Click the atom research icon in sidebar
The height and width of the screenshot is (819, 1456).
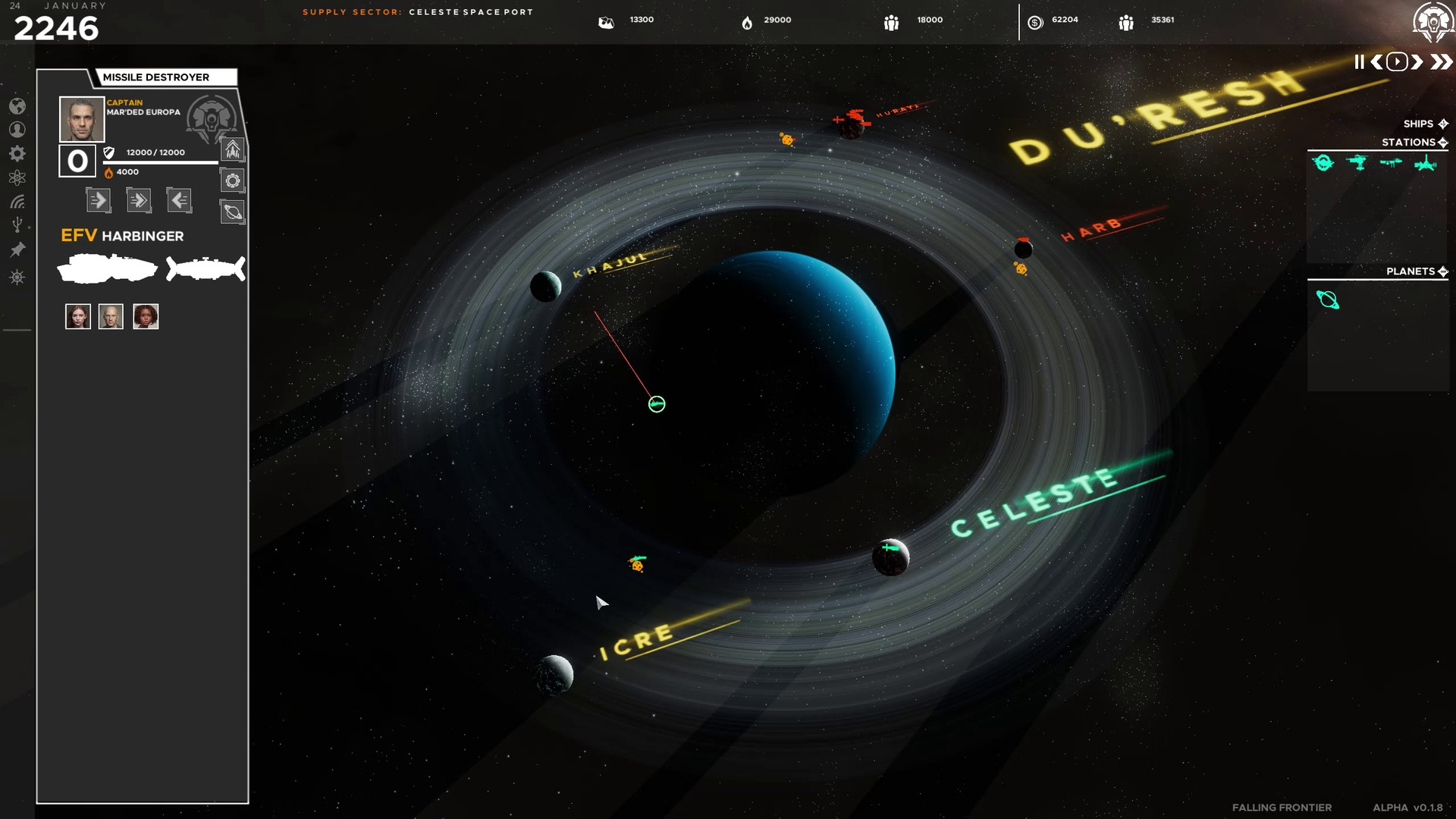pyautogui.click(x=17, y=177)
